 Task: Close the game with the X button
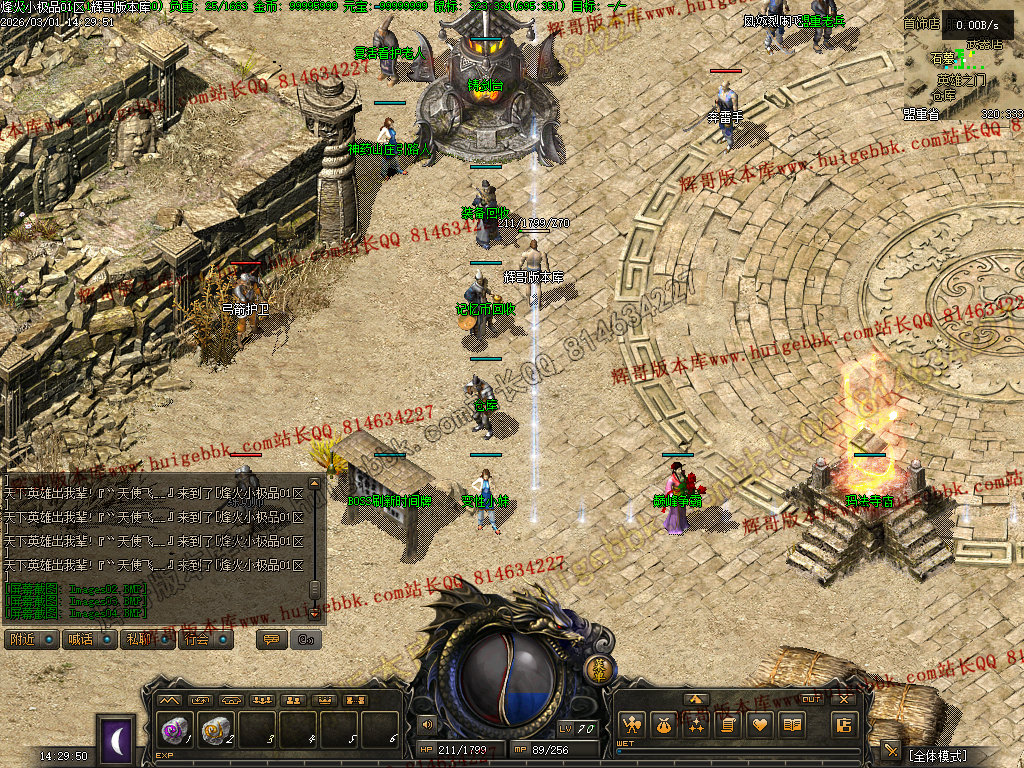[843, 699]
